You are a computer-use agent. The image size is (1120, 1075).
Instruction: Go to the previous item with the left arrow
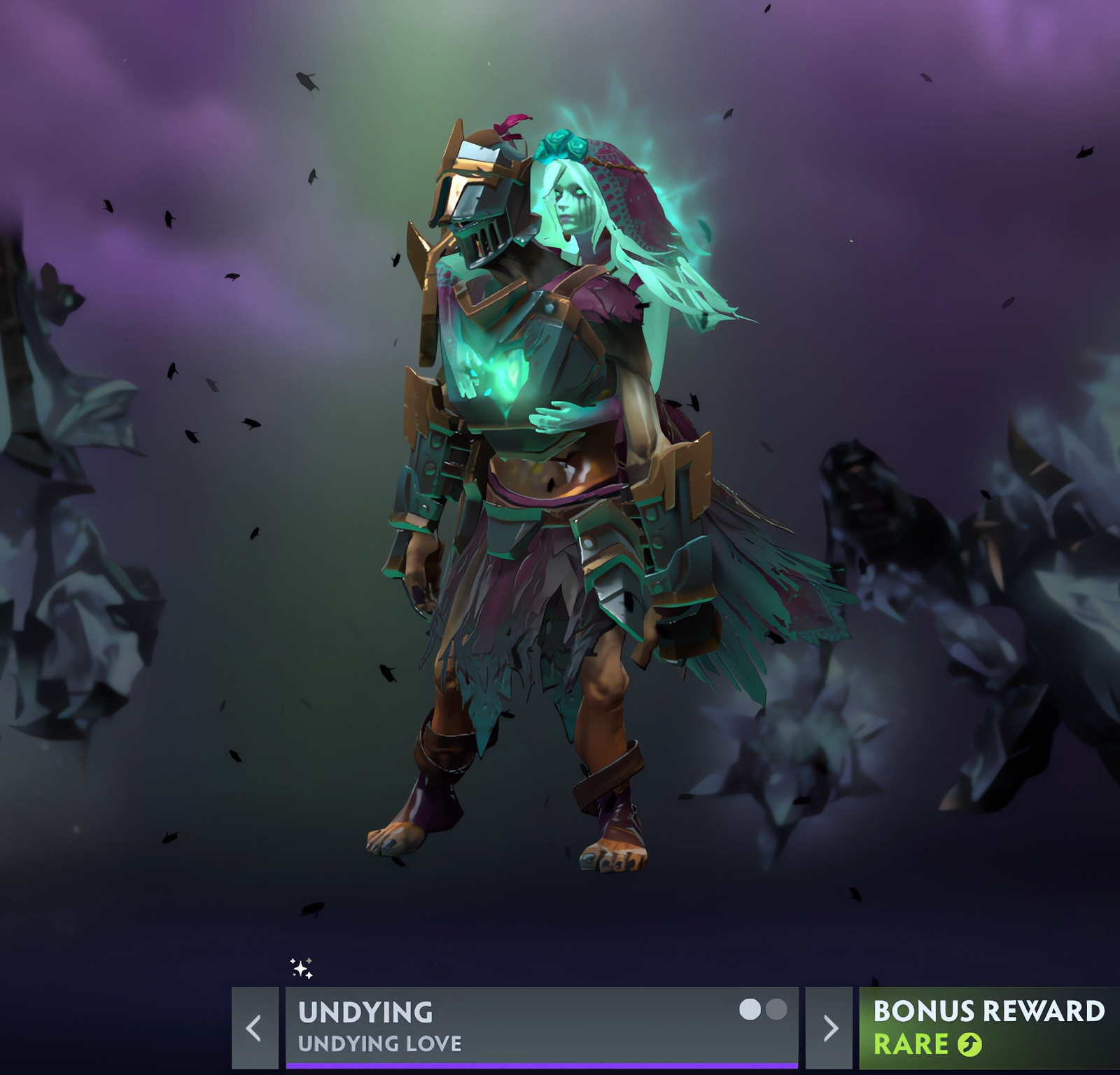[x=254, y=1027]
